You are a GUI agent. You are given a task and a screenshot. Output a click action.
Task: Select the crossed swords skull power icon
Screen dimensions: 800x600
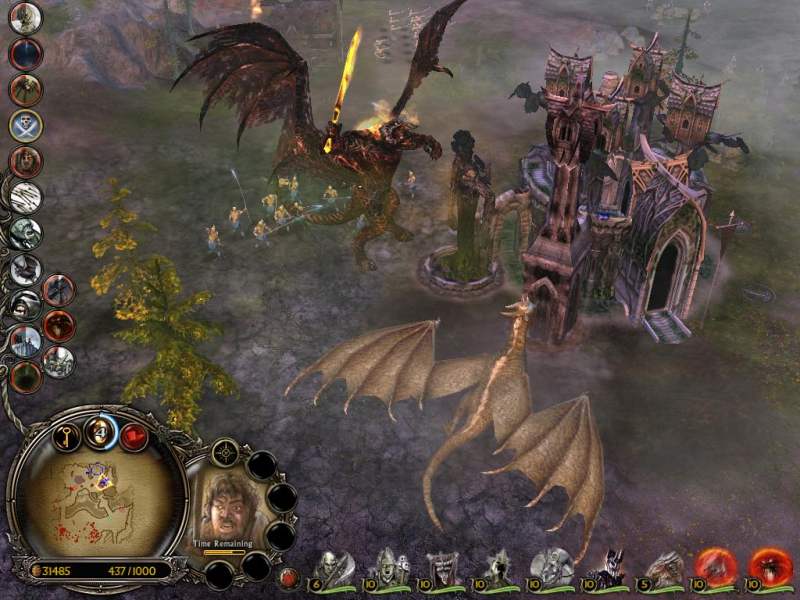click(x=26, y=124)
